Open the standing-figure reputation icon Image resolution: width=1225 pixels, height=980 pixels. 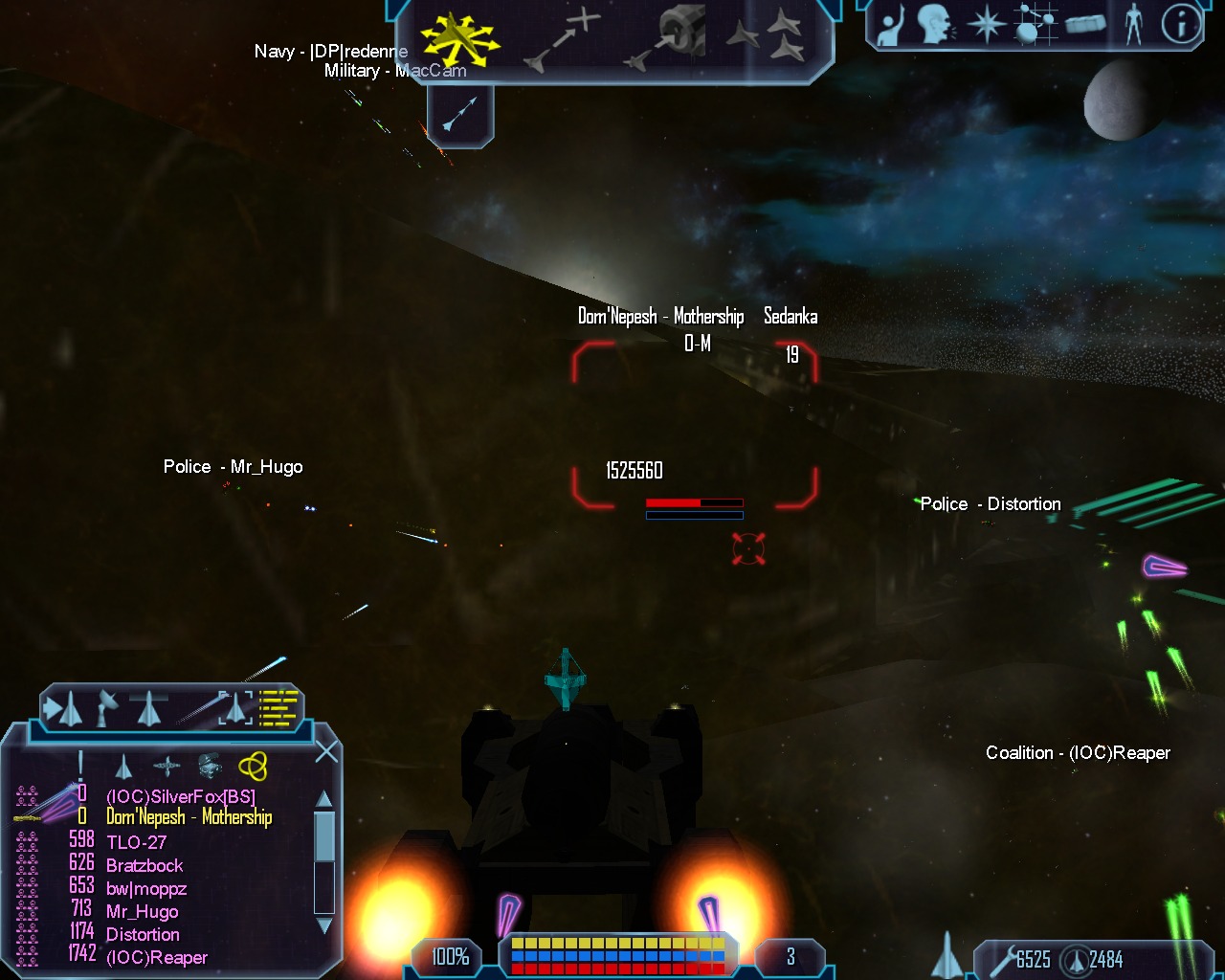1134,25
